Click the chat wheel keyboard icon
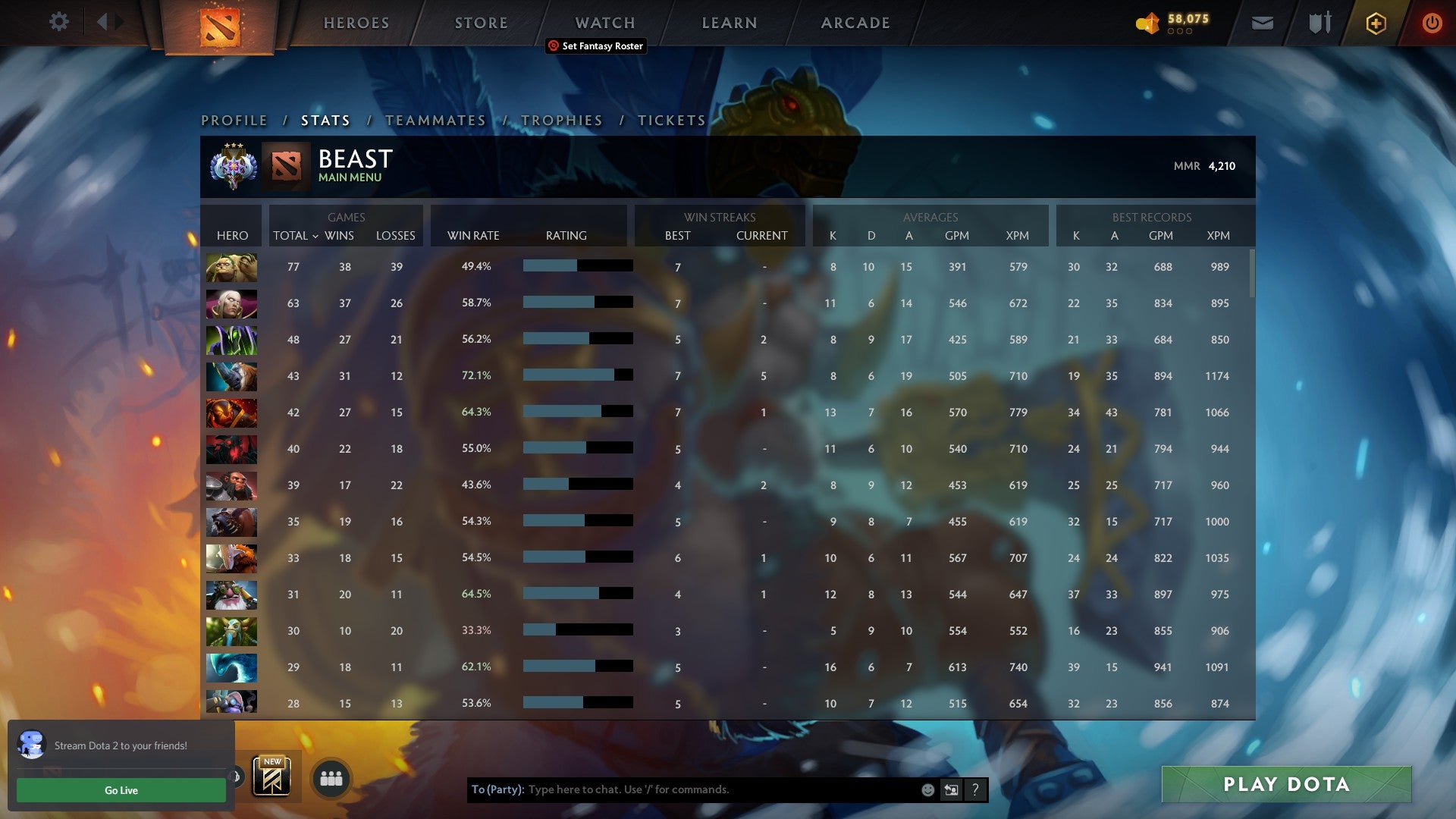 click(950, 789)
